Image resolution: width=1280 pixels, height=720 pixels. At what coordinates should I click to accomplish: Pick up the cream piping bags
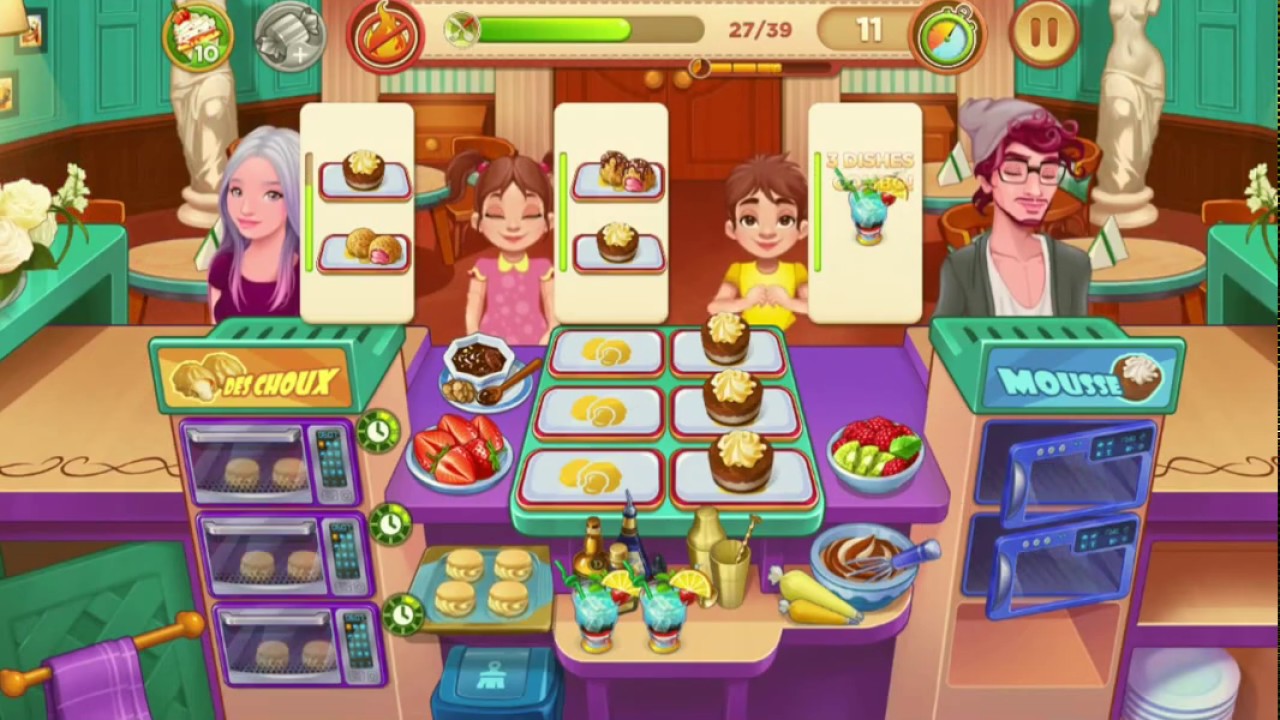pos(810,597)
